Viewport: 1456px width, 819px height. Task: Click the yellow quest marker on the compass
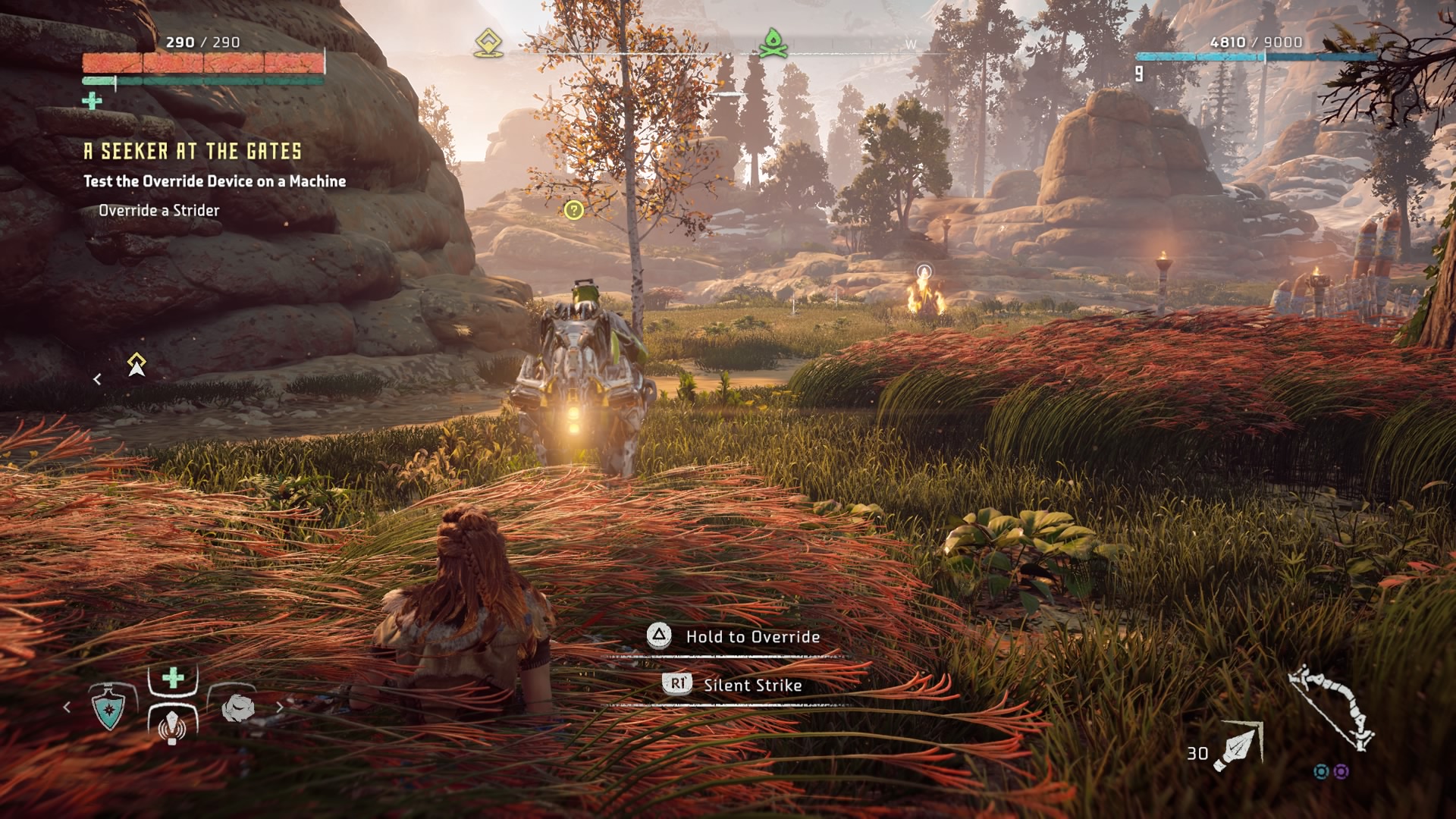488,43
